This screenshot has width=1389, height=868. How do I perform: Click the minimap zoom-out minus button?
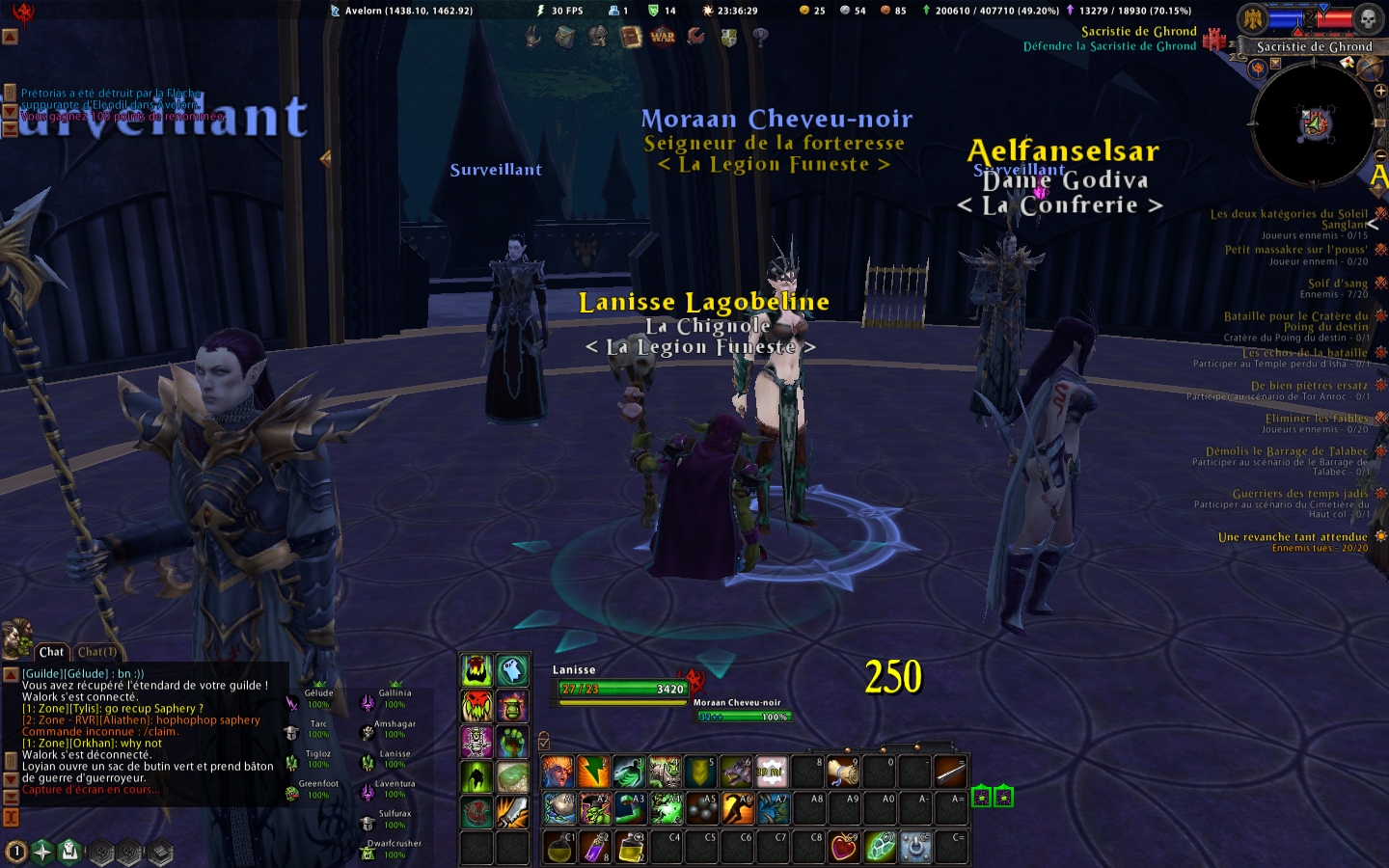pos(1380,154)
